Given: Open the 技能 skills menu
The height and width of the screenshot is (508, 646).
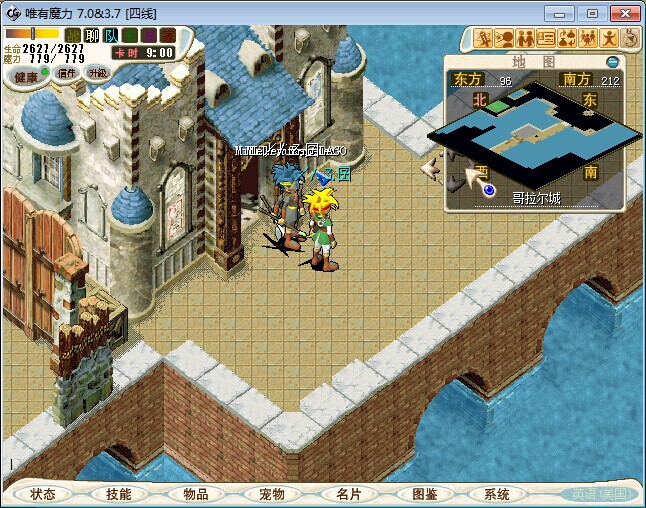Looking at the screenshot, I should [x=119, y=494].
